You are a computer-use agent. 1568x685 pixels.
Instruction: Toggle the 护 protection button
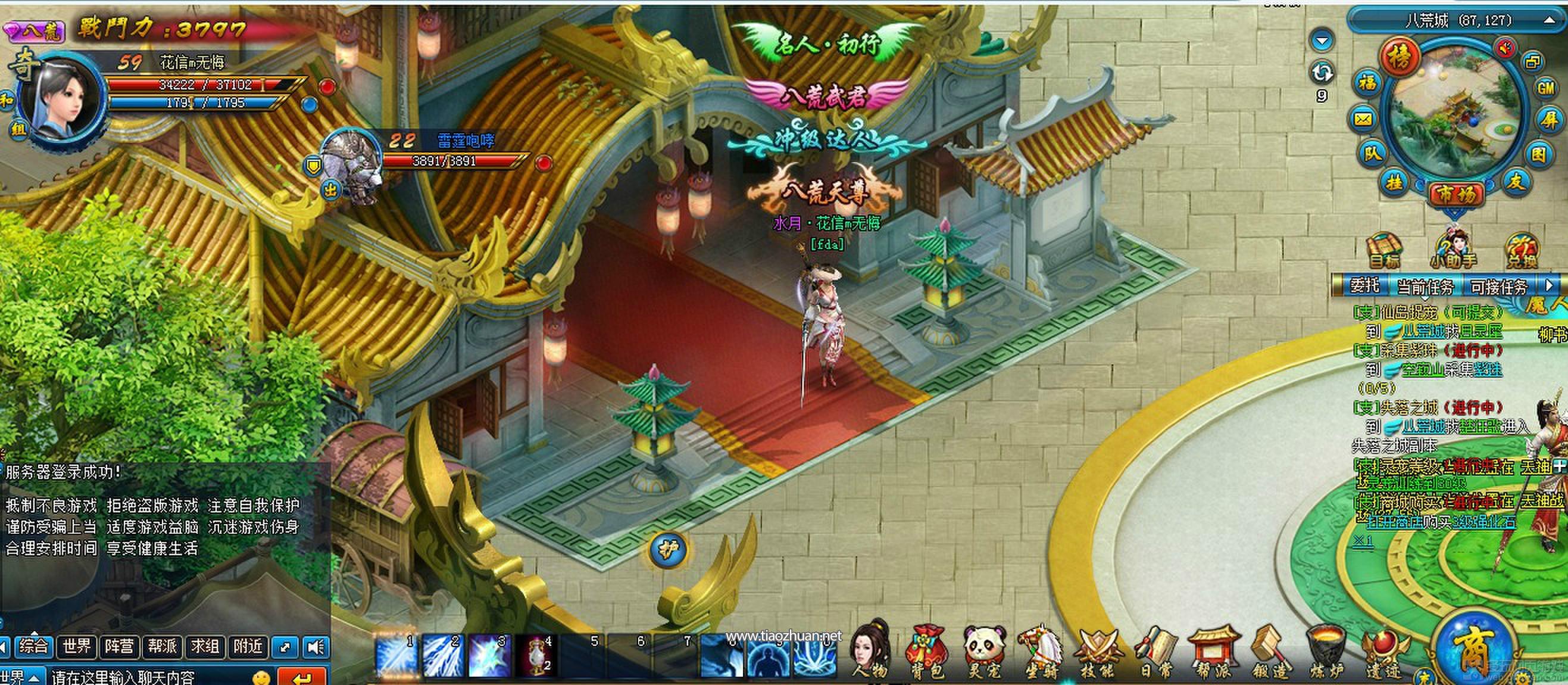[668, 550]
